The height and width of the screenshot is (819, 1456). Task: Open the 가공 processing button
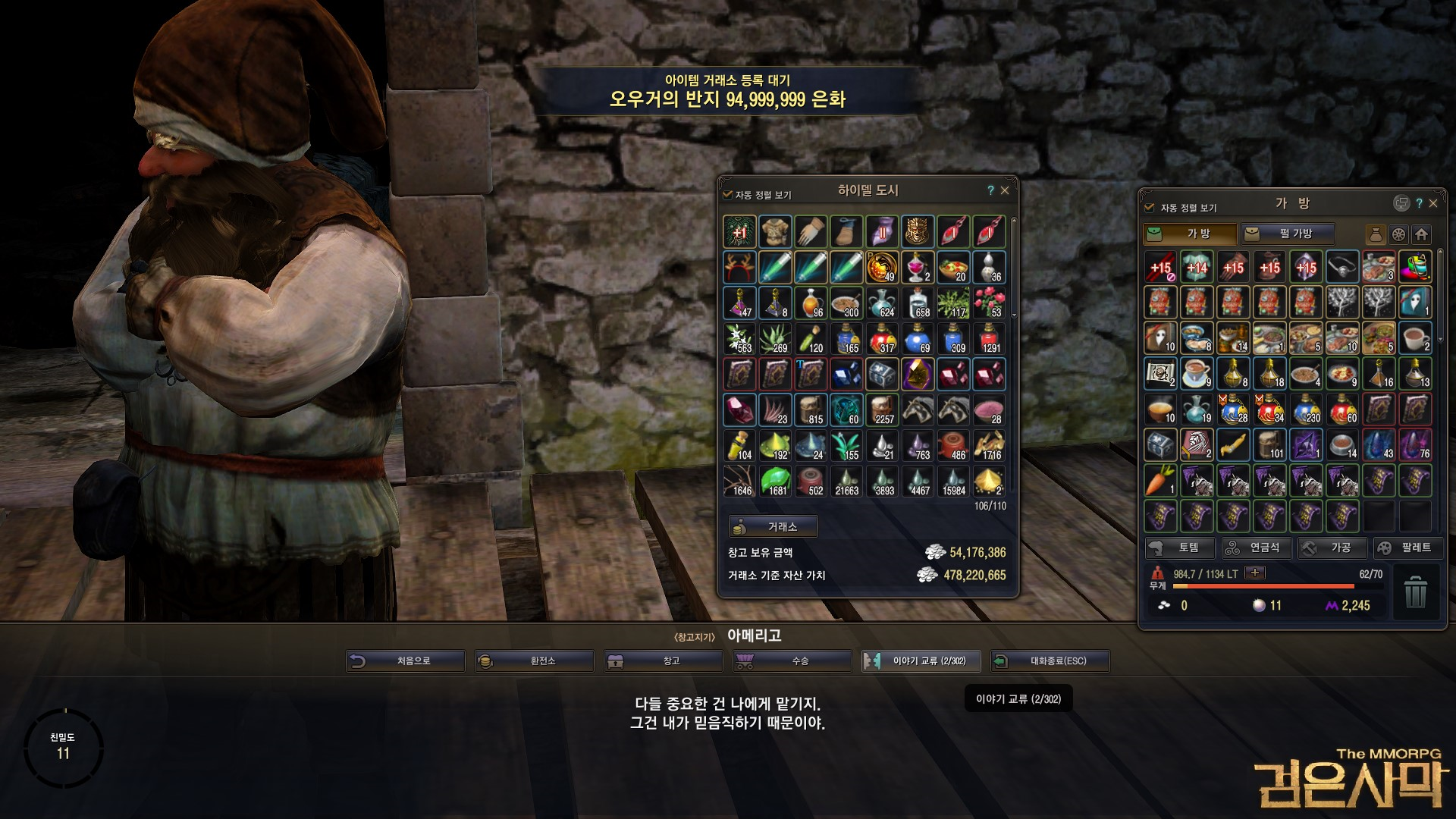1332,548
